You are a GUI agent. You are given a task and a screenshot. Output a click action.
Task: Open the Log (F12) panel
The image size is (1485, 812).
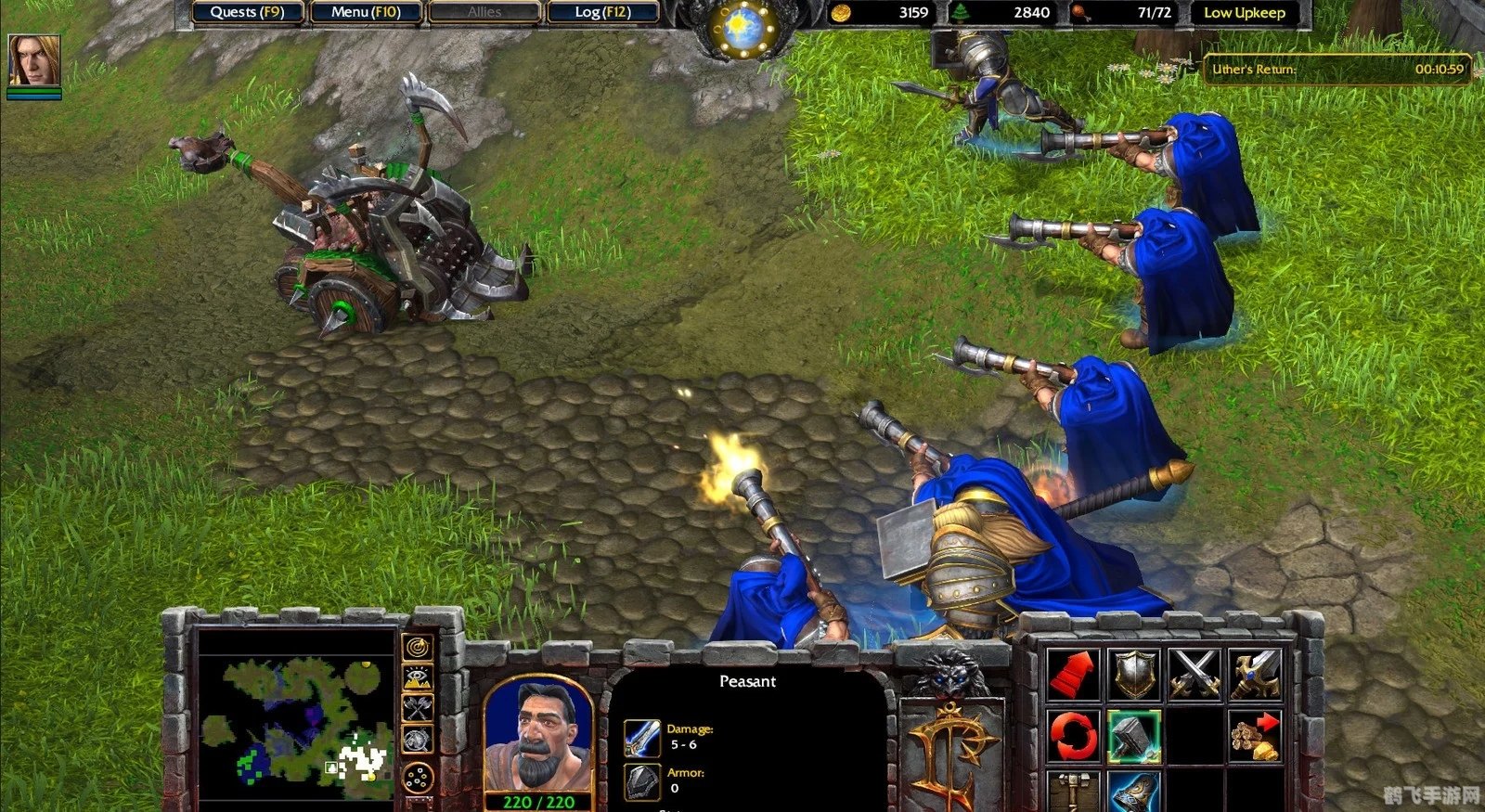click(602, 12)
